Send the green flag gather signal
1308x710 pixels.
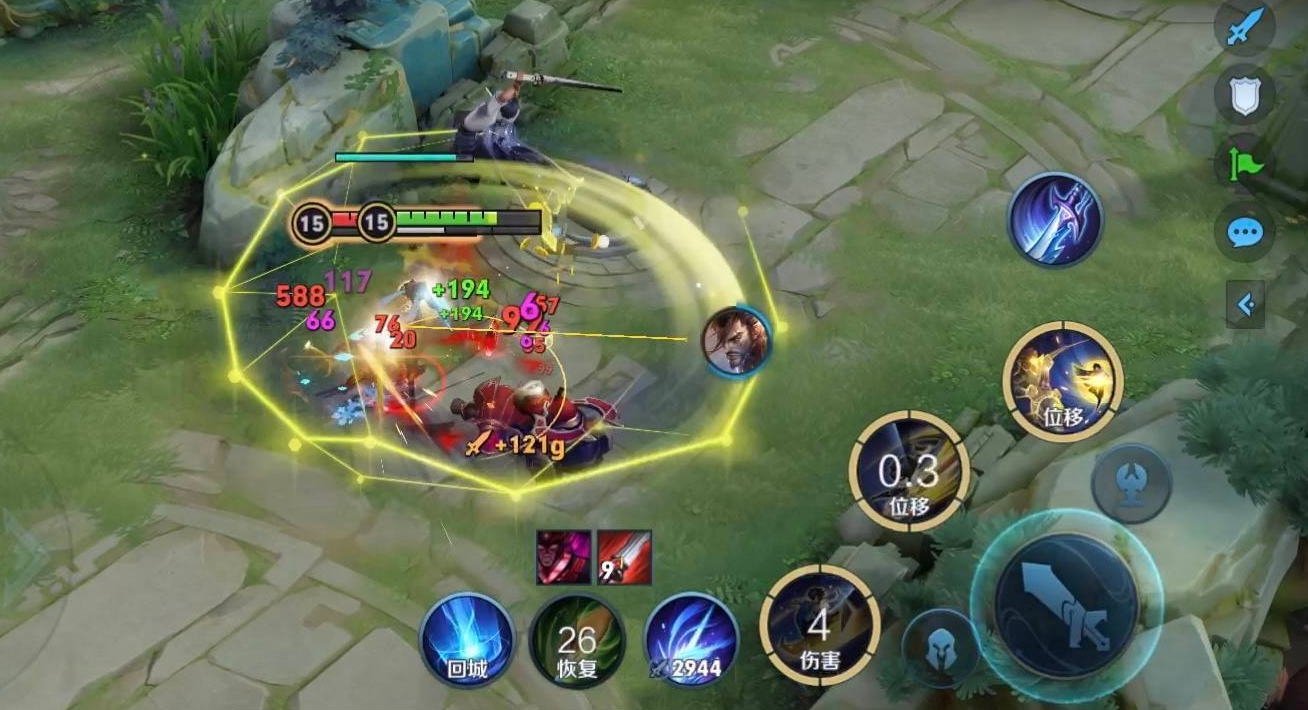pos(1244,163)
